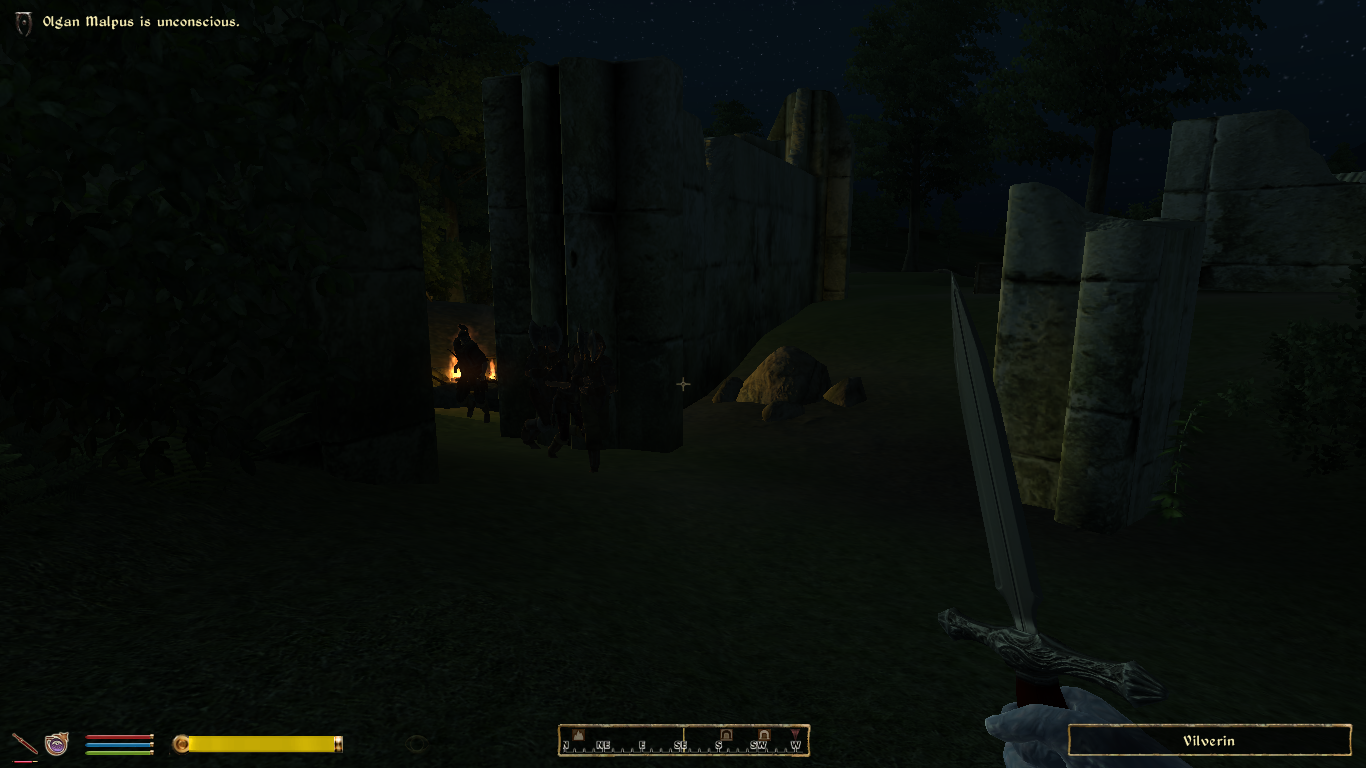Viewport: 1366px width, 768px height.
Task: Click the Vilverin location label
Action: (1209, 741)
